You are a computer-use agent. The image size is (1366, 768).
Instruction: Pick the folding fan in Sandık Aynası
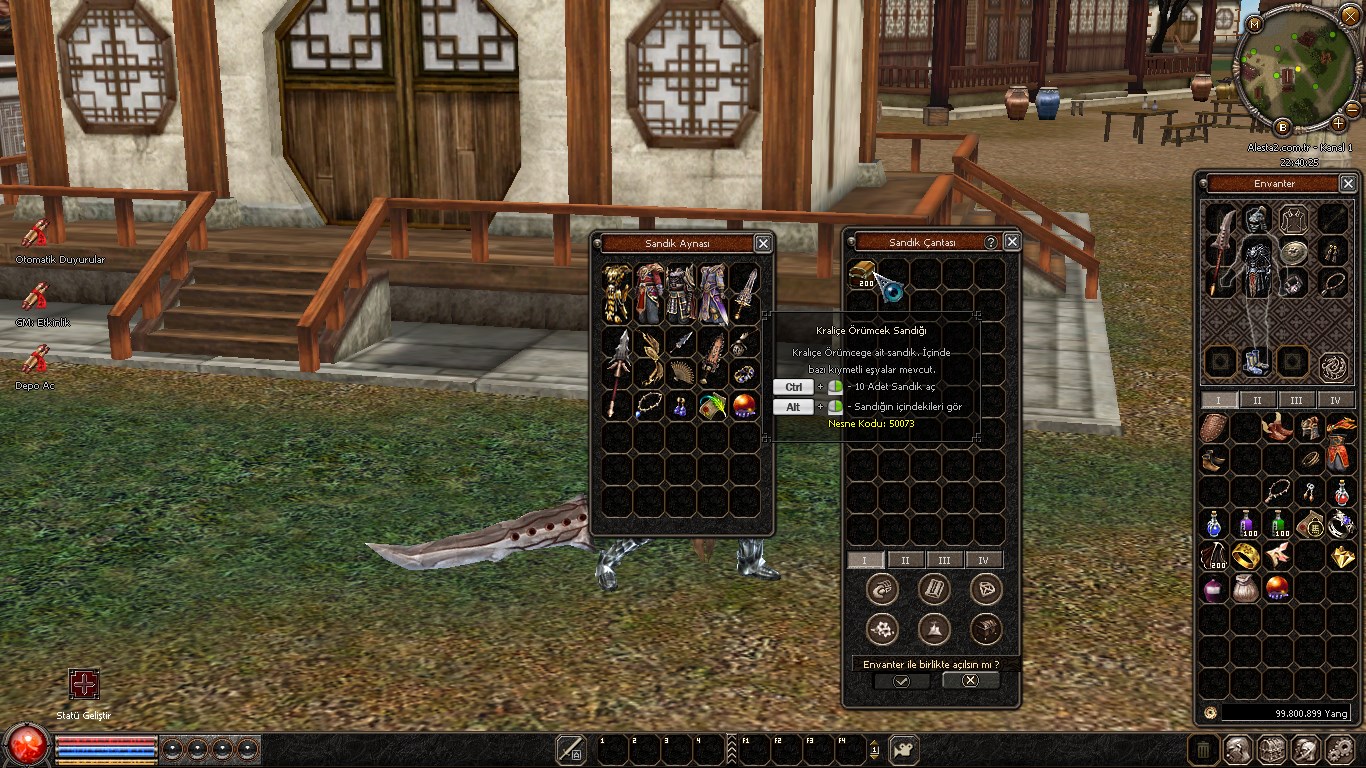682,373
